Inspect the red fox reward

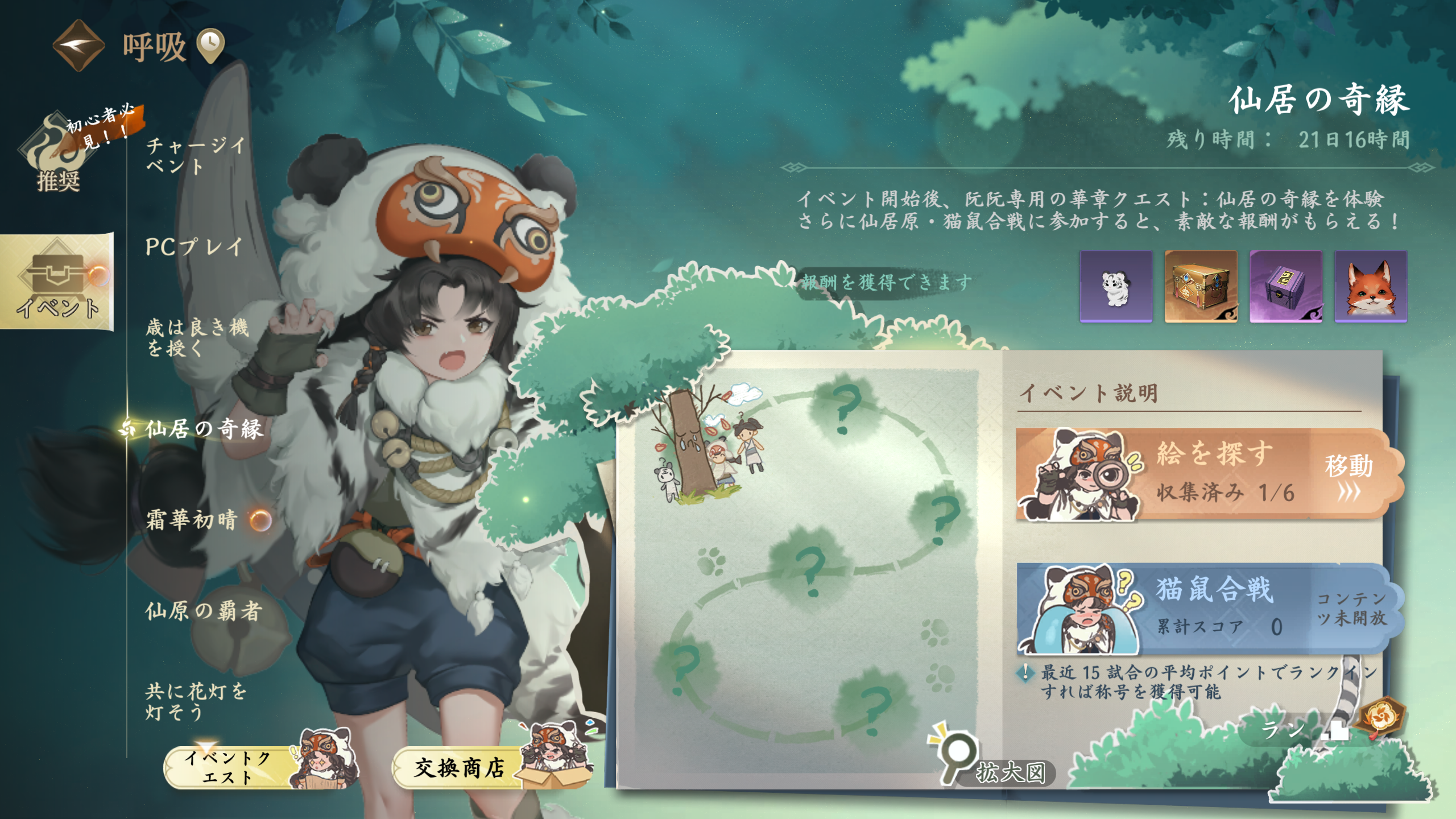click(1371, 286)
